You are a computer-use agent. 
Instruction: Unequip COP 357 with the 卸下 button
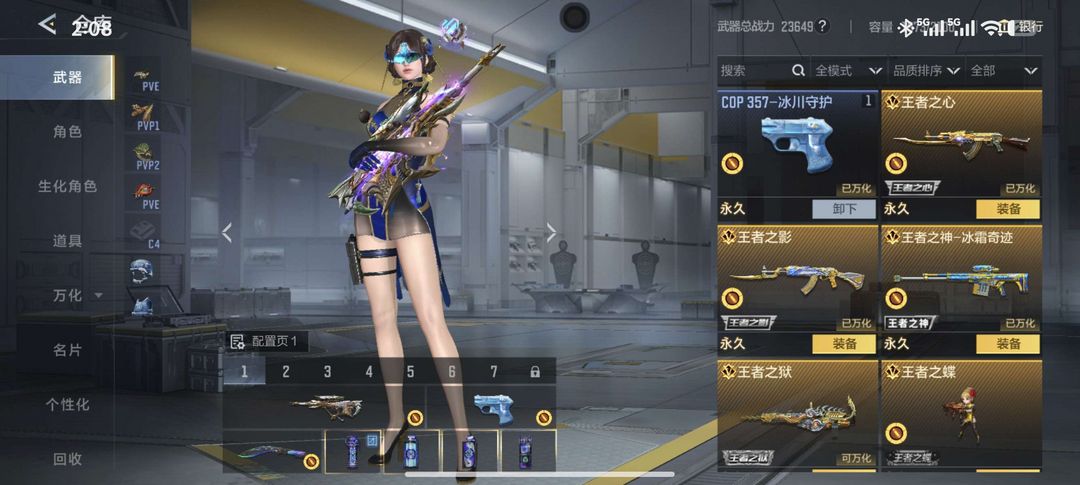pos(843,209)
